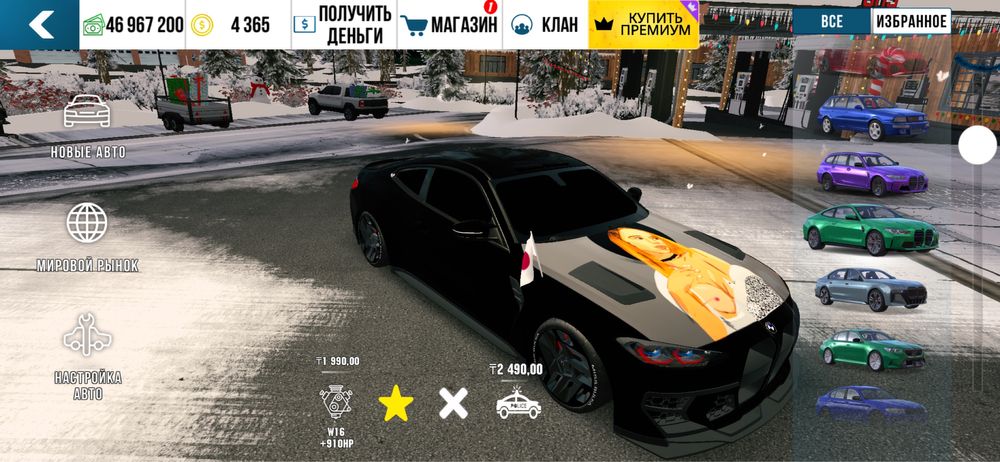Open the Магазин shop
1000x462 pixels.
pyautogui.click(x=449, y=25)
